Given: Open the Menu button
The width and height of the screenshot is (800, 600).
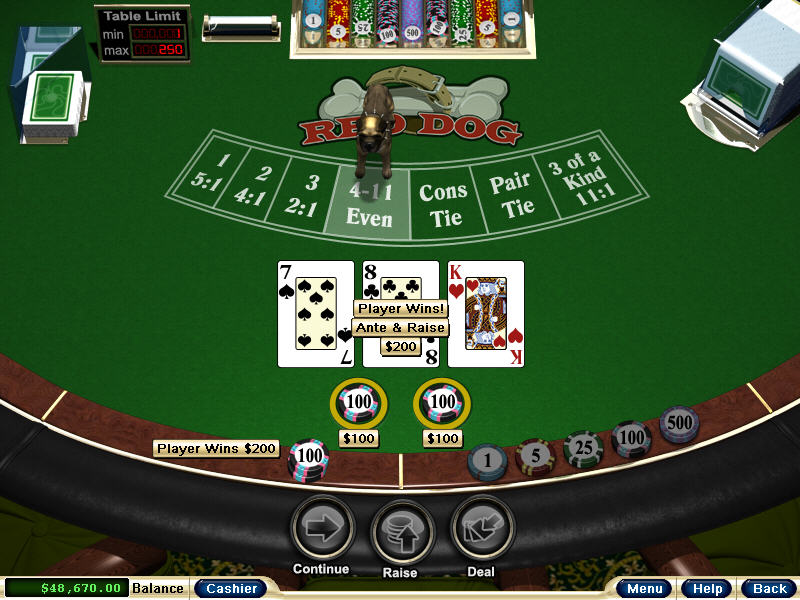Looking at the screenshot, I should [643, 588].
